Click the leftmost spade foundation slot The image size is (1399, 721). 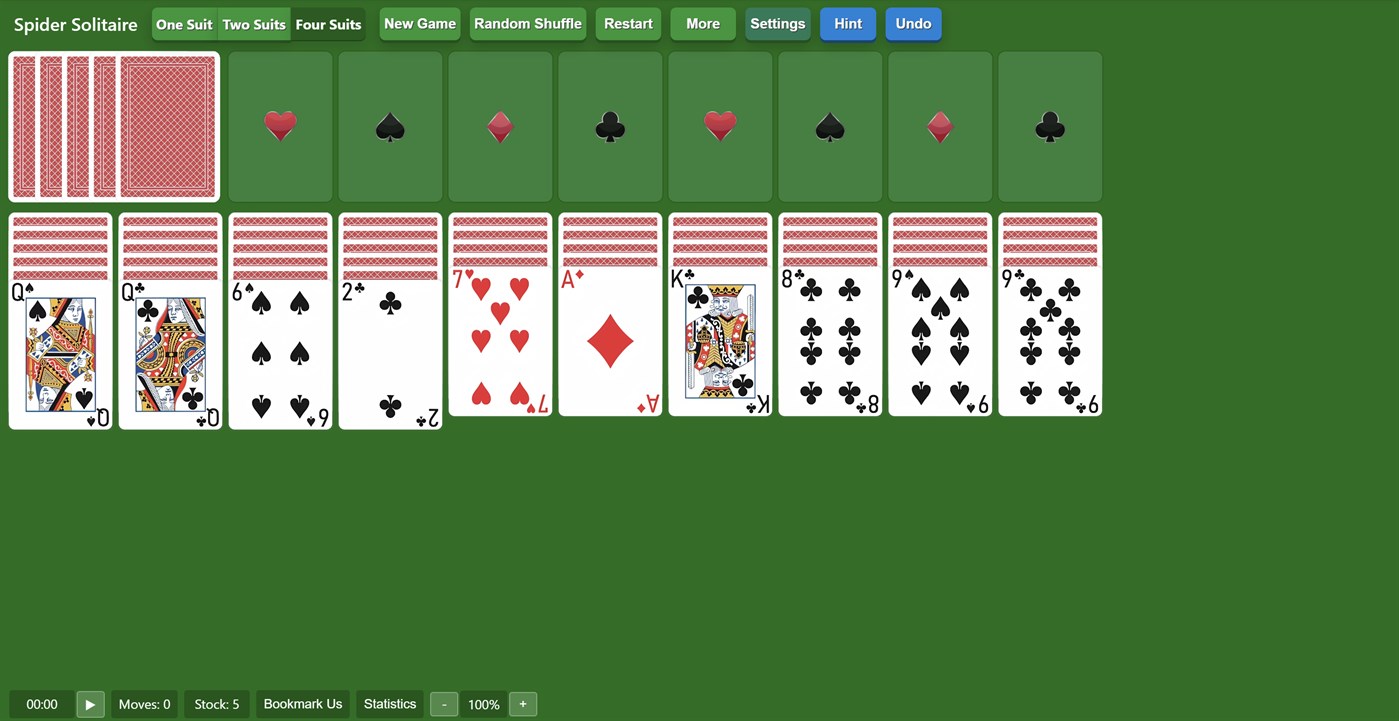click(x=390, y=126)
